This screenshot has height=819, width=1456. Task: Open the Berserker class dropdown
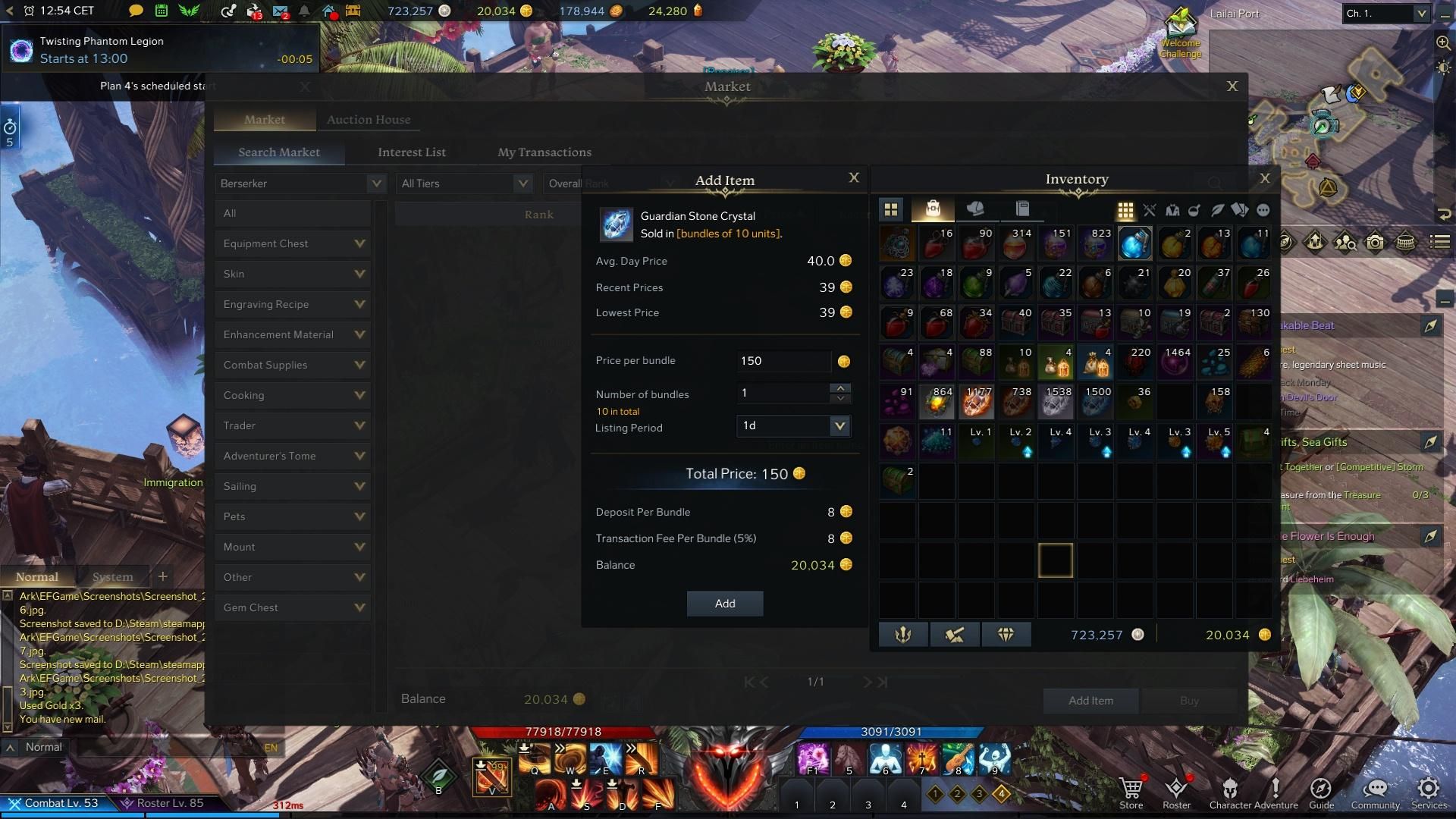pyautogui.click(x=301, y=184)
